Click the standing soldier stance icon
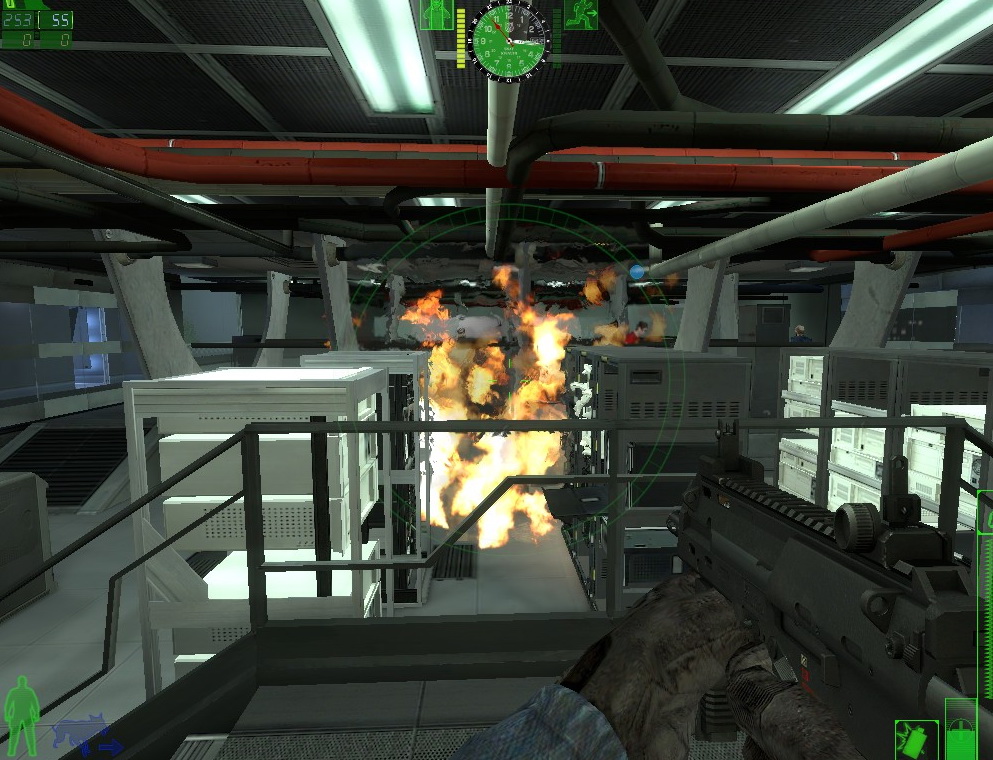This screenshot has height=760, width=993. point(436,14)
